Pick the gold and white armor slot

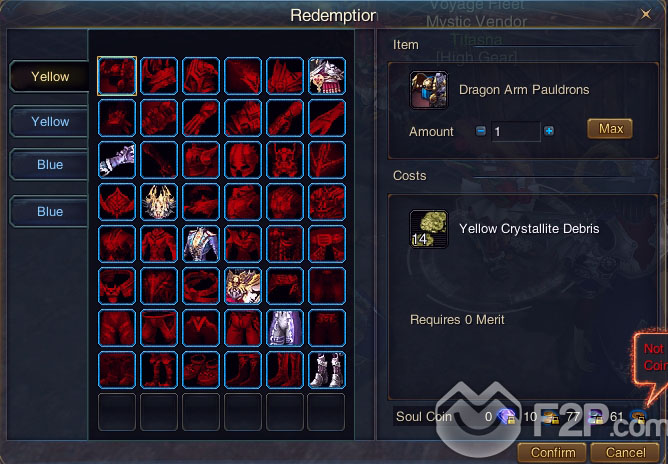click(x=243, y=285)
